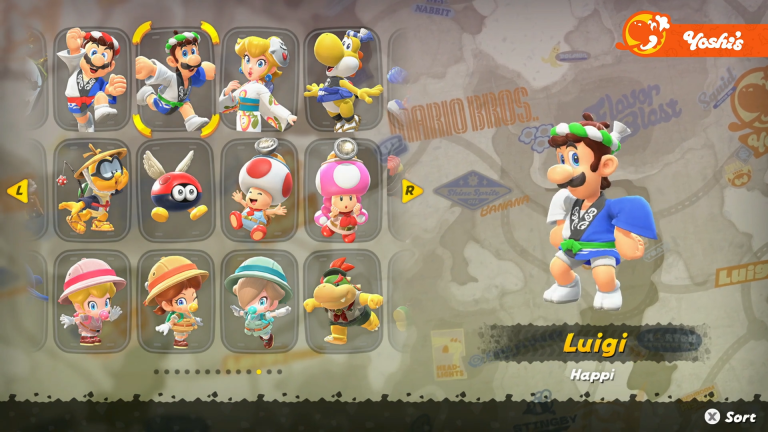
Task: Go to the previous character page arrow
Action: tap(17, 190)
